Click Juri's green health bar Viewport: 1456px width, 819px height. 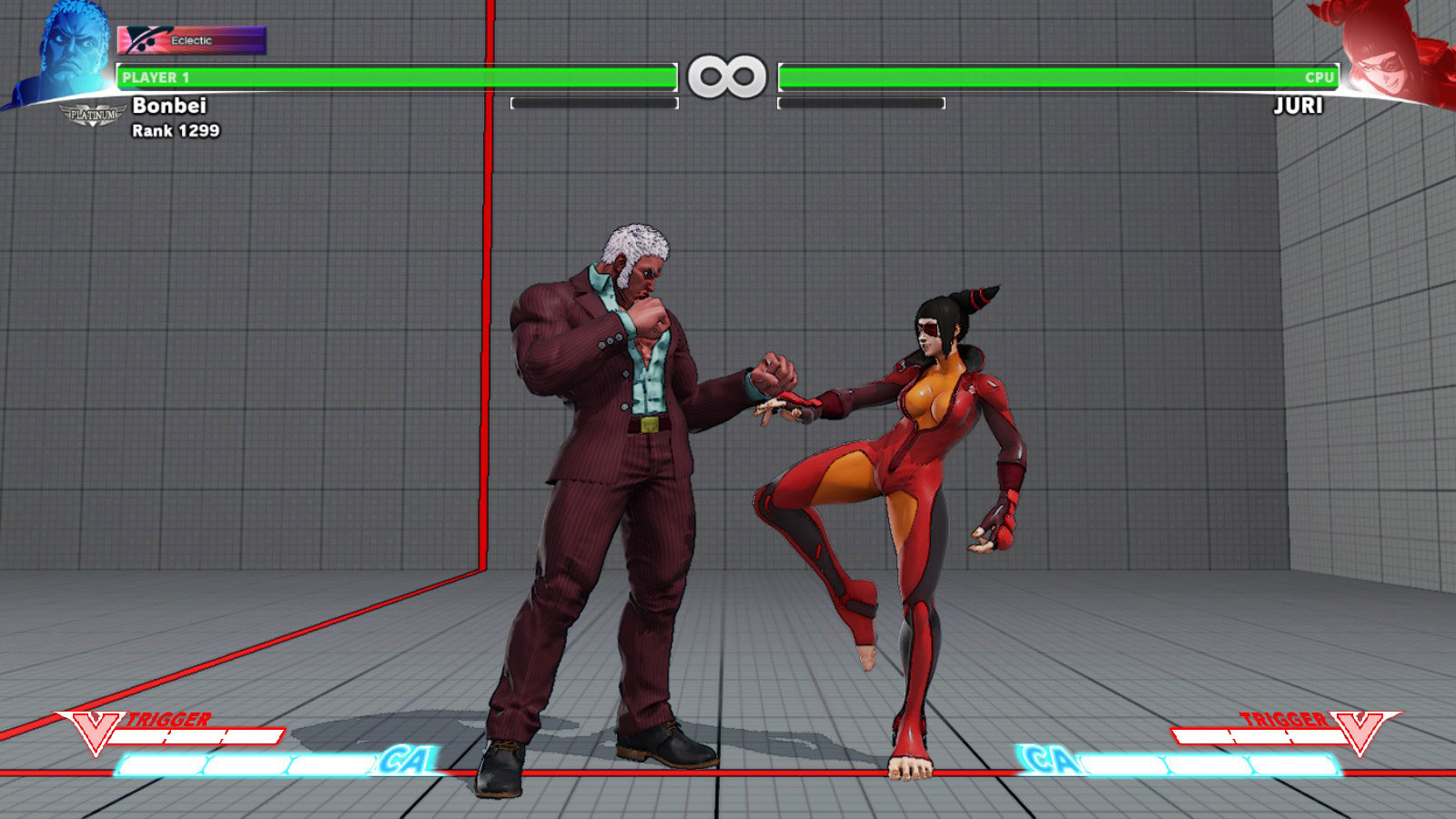[1056, 78]
